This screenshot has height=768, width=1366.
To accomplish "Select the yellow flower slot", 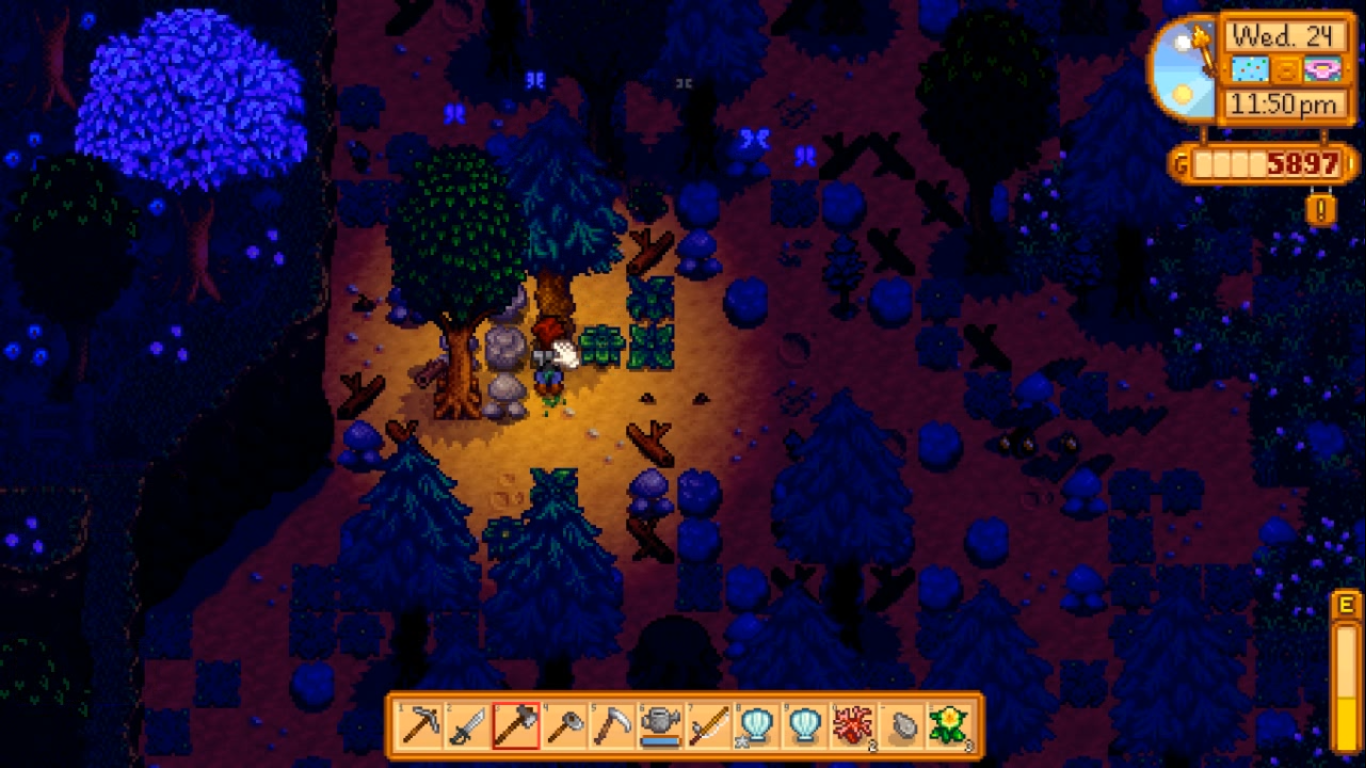I will tap(947, 725).
